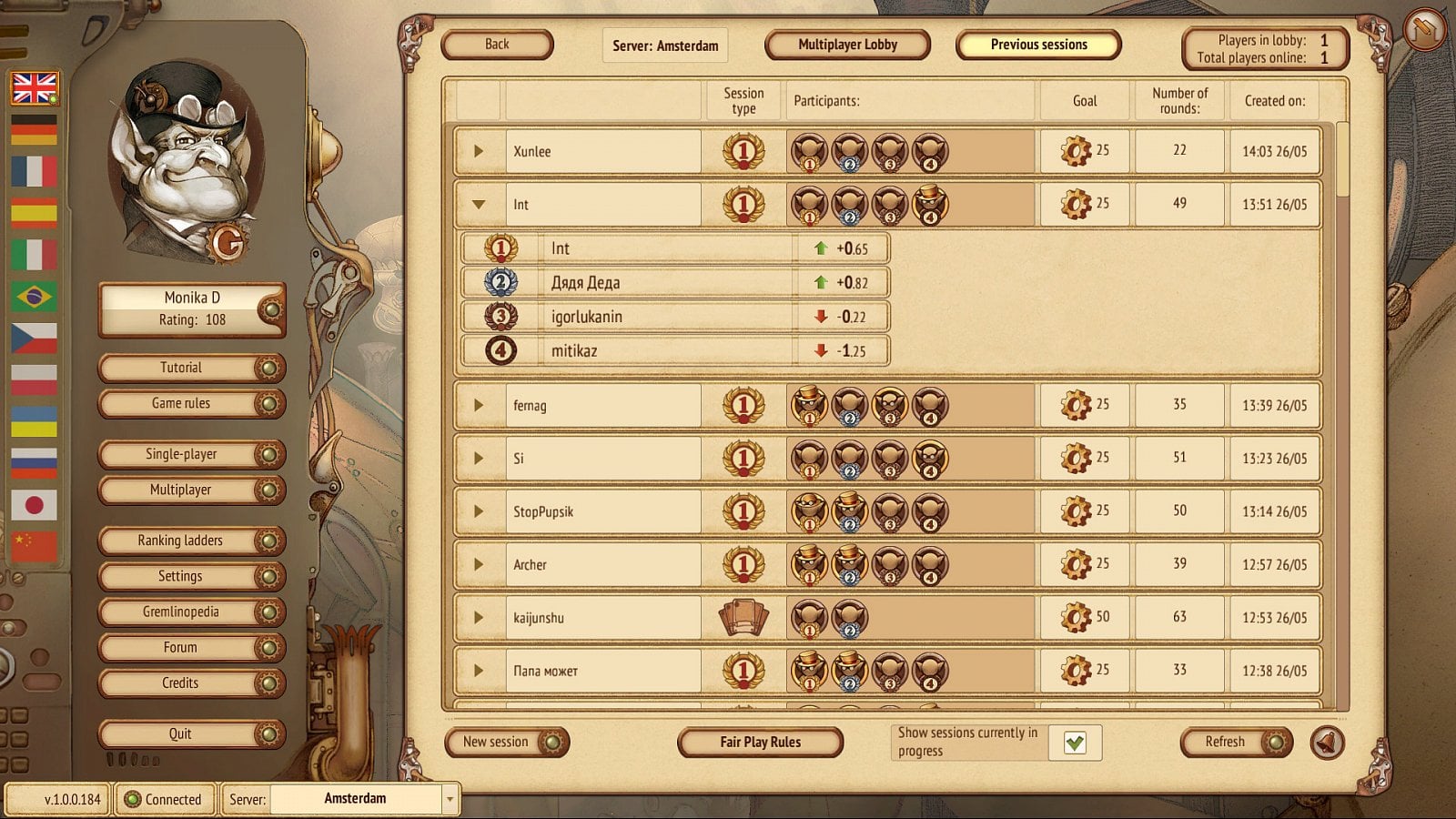Toggle Show sessions currently in progress checkbox
The height and width of the screenshot is (819, 1456).
[x=1075, y=743]
